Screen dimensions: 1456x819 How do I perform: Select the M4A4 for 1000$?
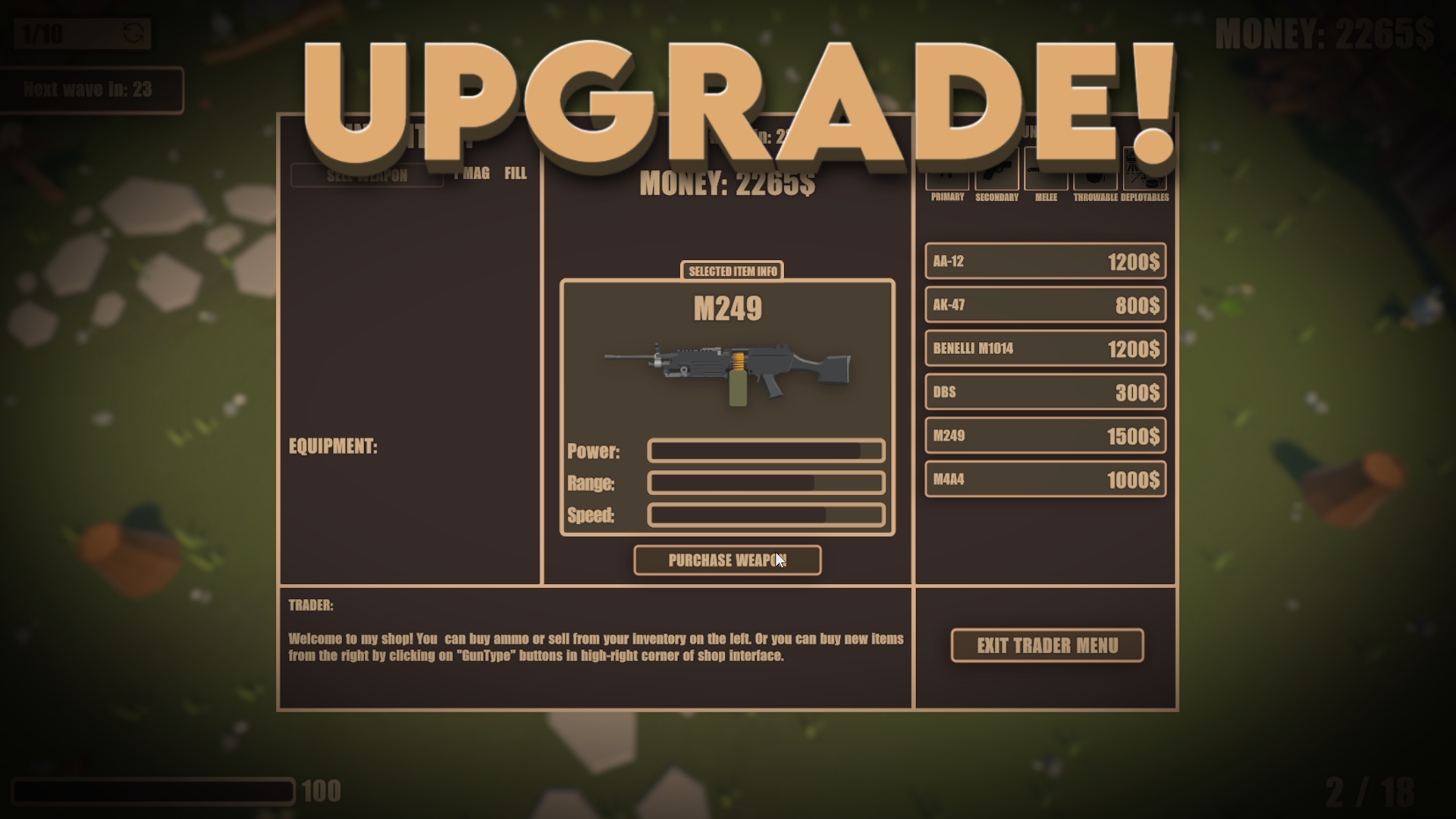pyautogui.click(x=1045, y=479)
